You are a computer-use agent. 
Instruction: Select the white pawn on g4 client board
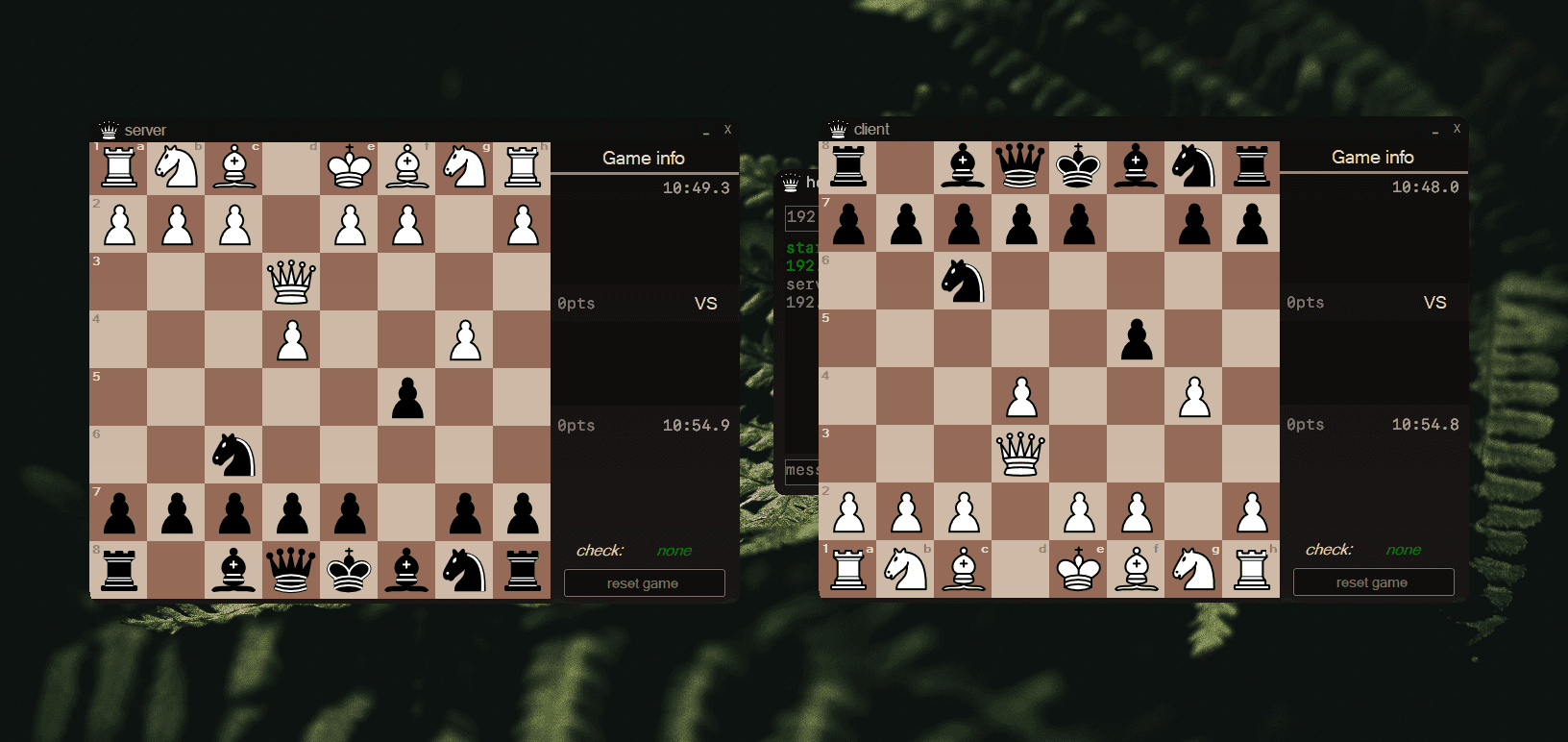coord(1193,396)
